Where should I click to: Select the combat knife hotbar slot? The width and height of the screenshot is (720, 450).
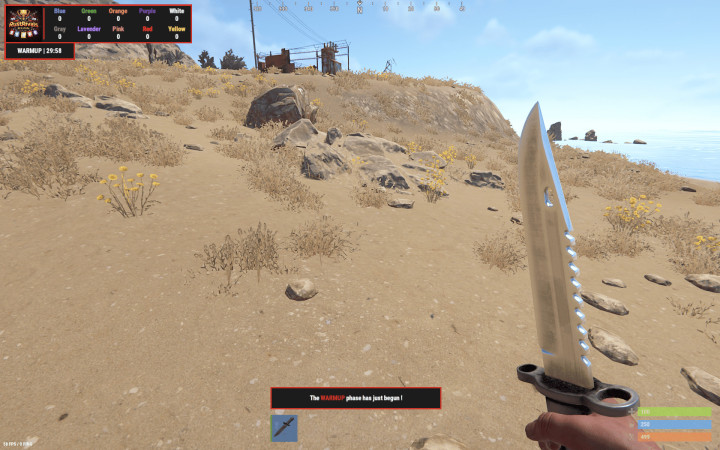pyautogui.click(x=284, y=428)
